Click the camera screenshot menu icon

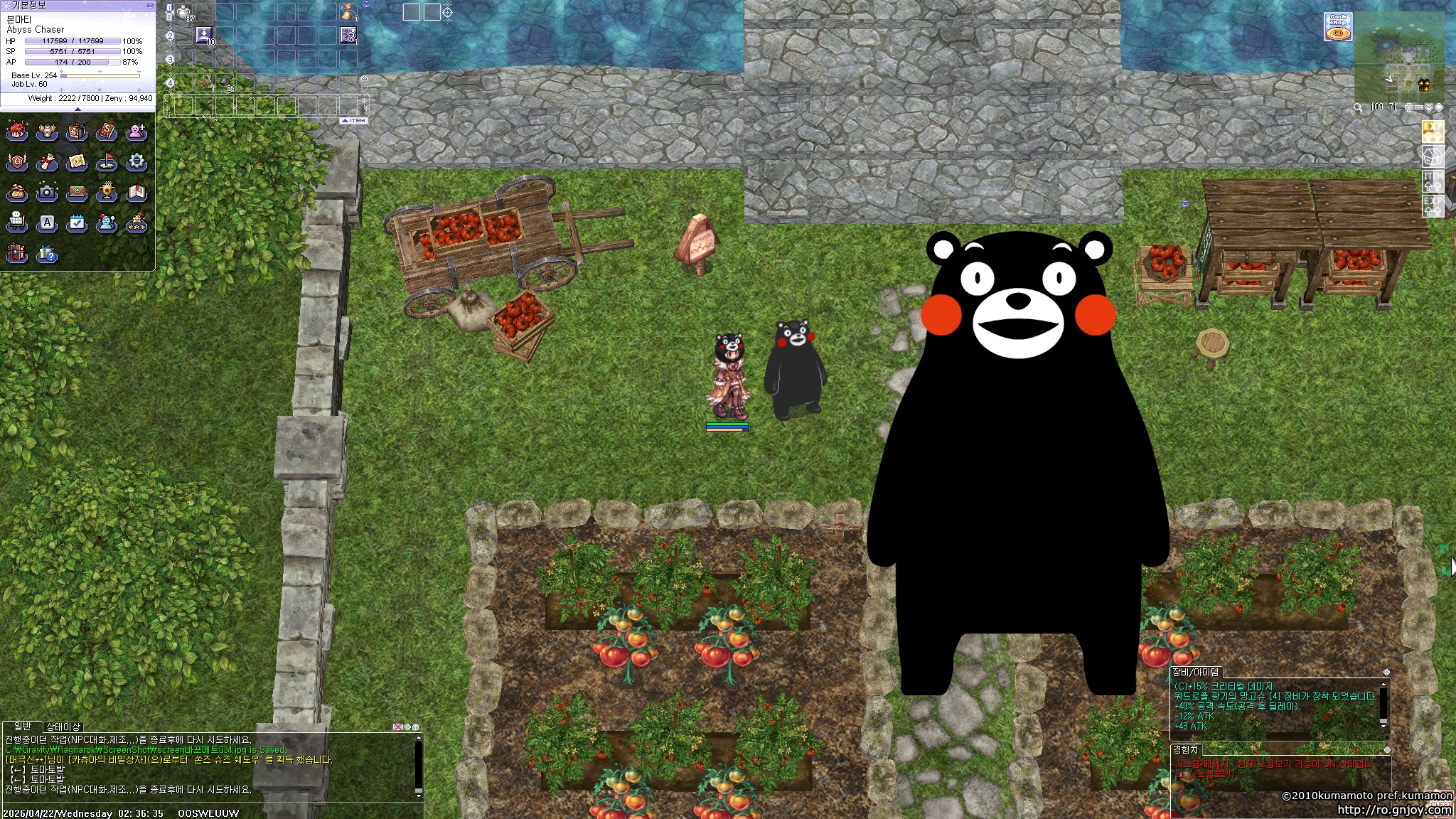[x=47, y=192]
